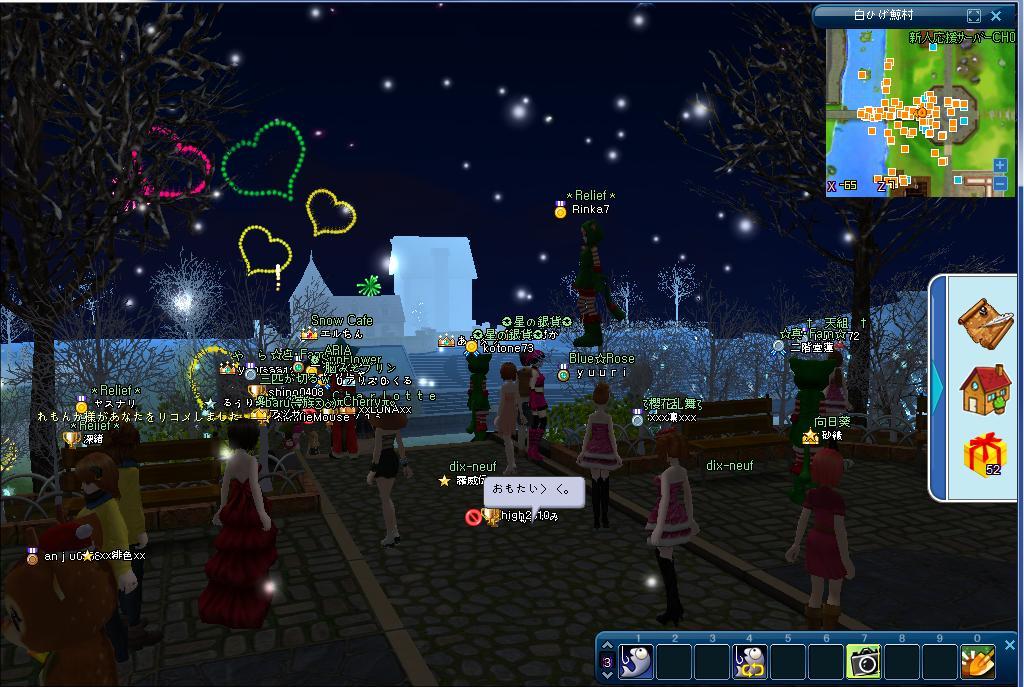Click the village minimap view
The image size is (1024, 687).
[910, 110]
